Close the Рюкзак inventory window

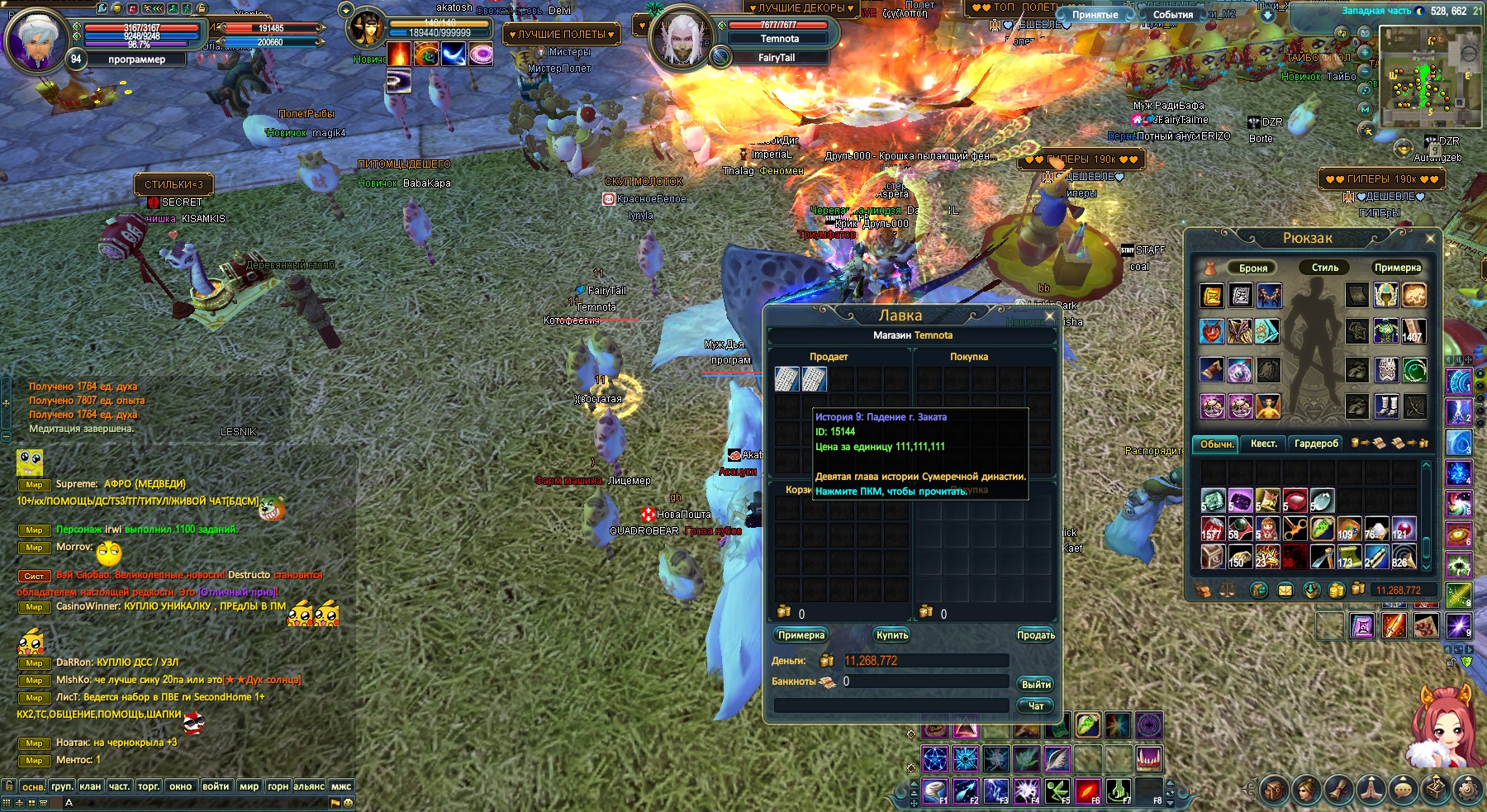[x=1430, y=239]
